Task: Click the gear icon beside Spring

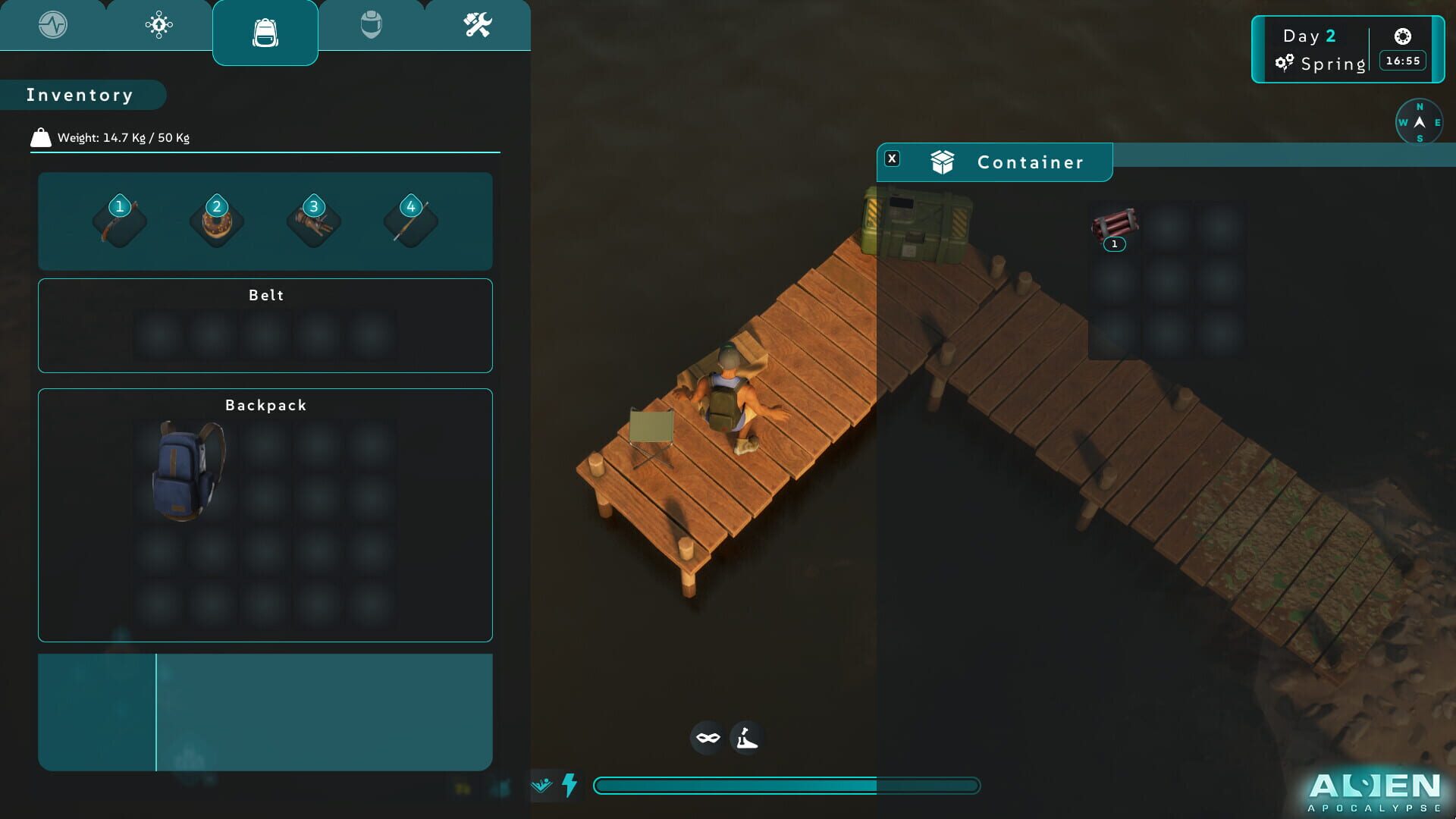Action: 1285,64
